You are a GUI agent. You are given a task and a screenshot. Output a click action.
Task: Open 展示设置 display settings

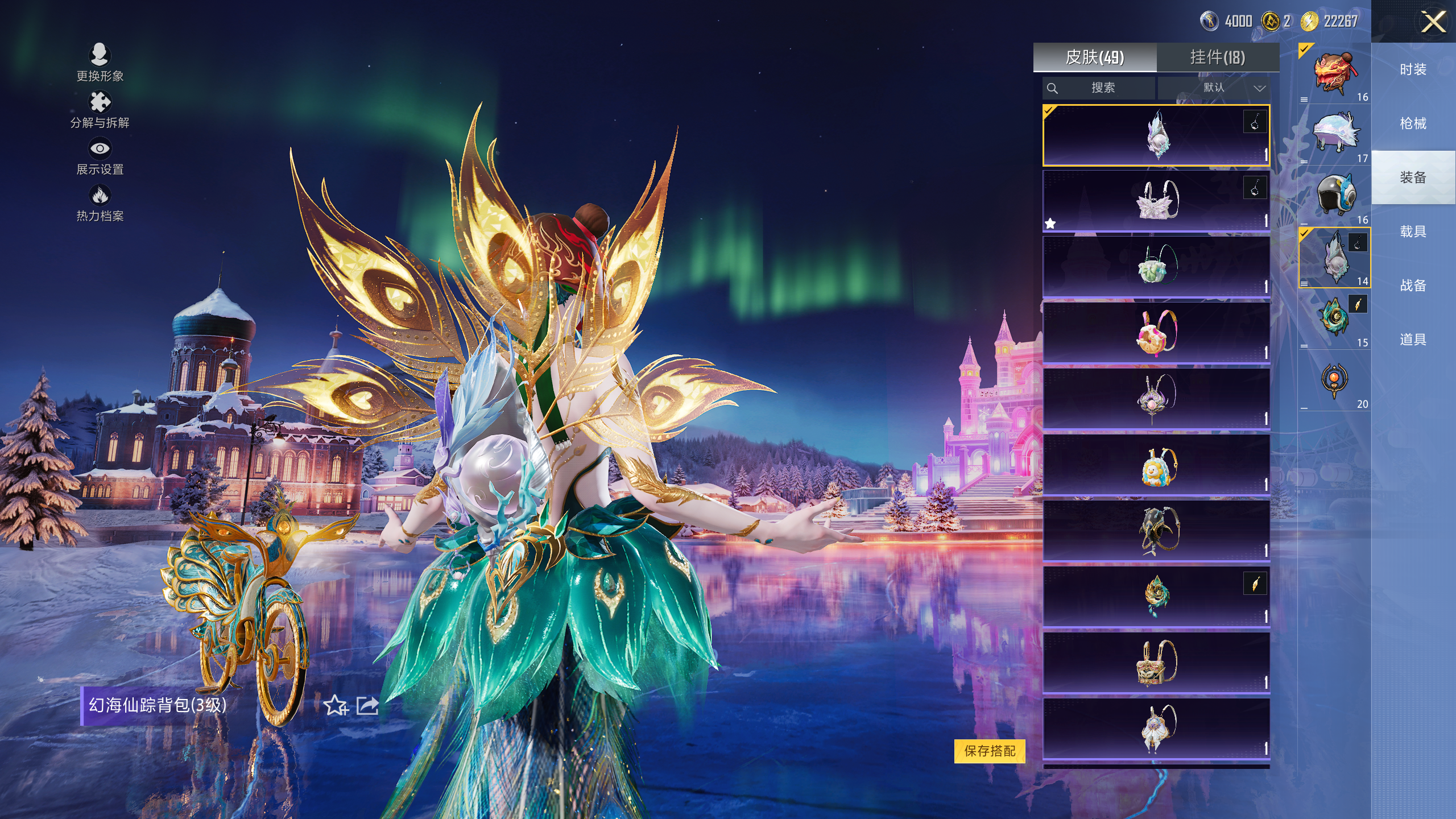click(x=100, y=156)
